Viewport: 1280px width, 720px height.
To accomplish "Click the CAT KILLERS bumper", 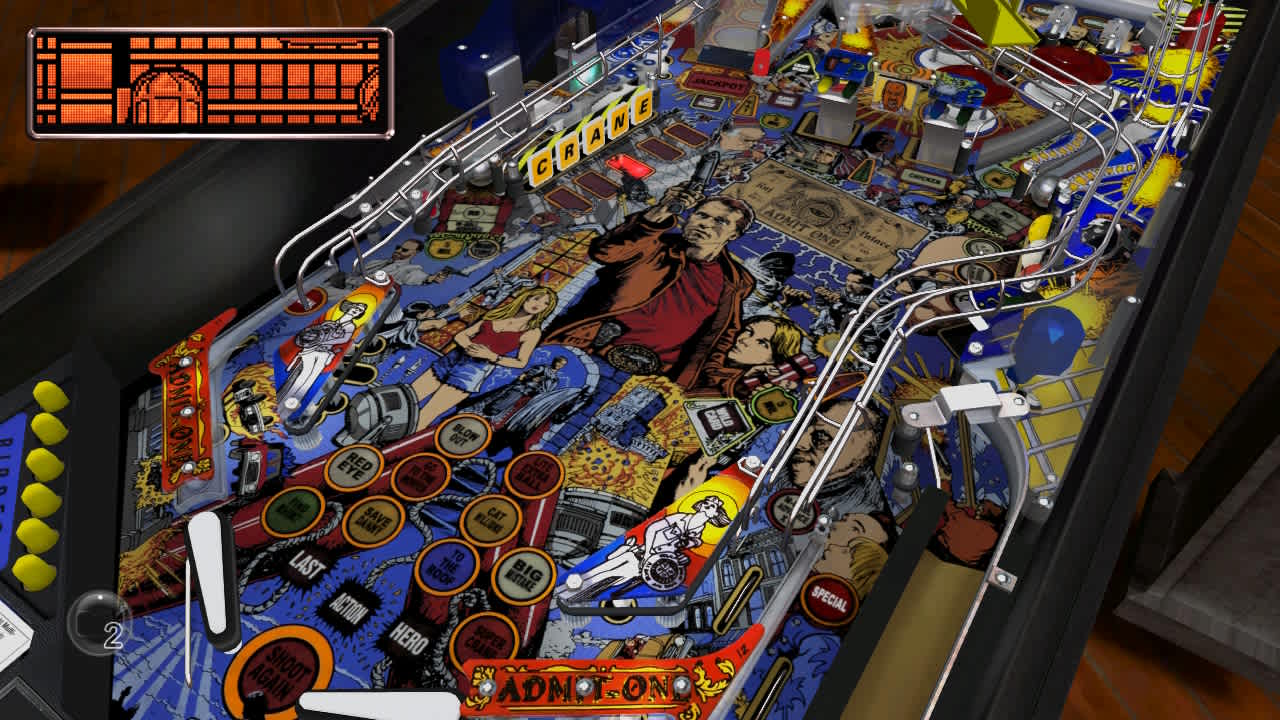I will point(492,519).
